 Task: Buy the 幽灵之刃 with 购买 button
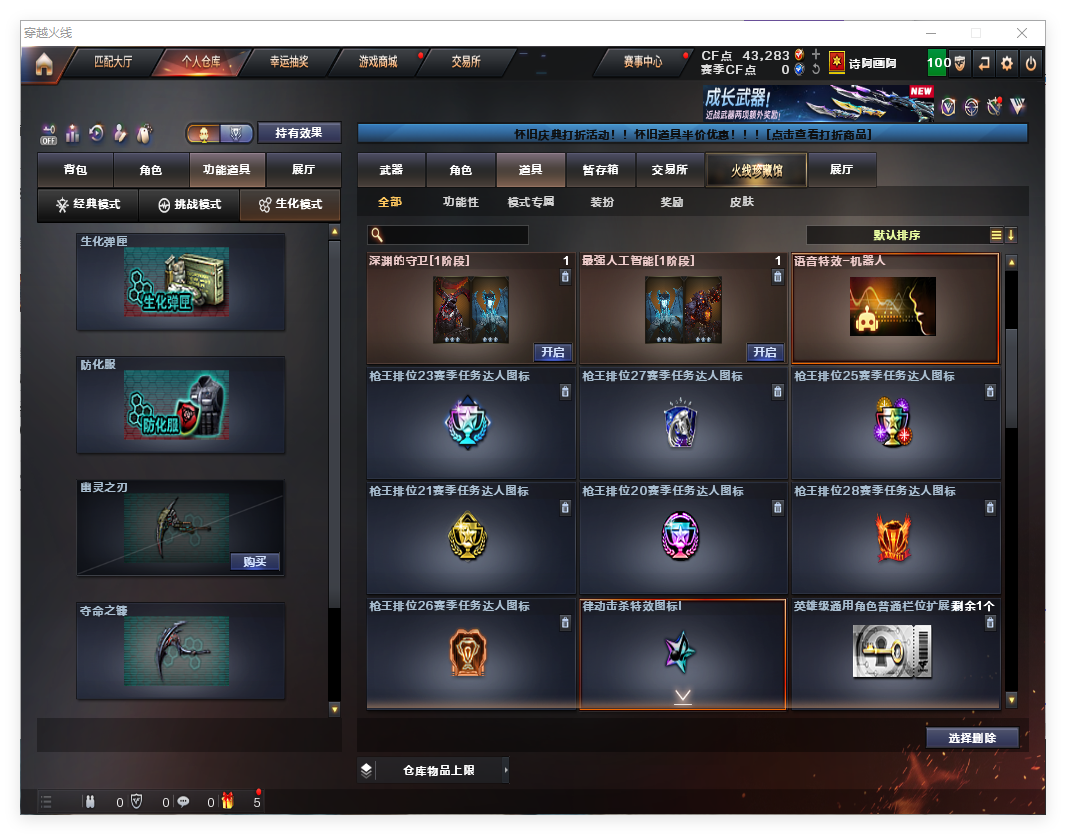coord(255,561)
